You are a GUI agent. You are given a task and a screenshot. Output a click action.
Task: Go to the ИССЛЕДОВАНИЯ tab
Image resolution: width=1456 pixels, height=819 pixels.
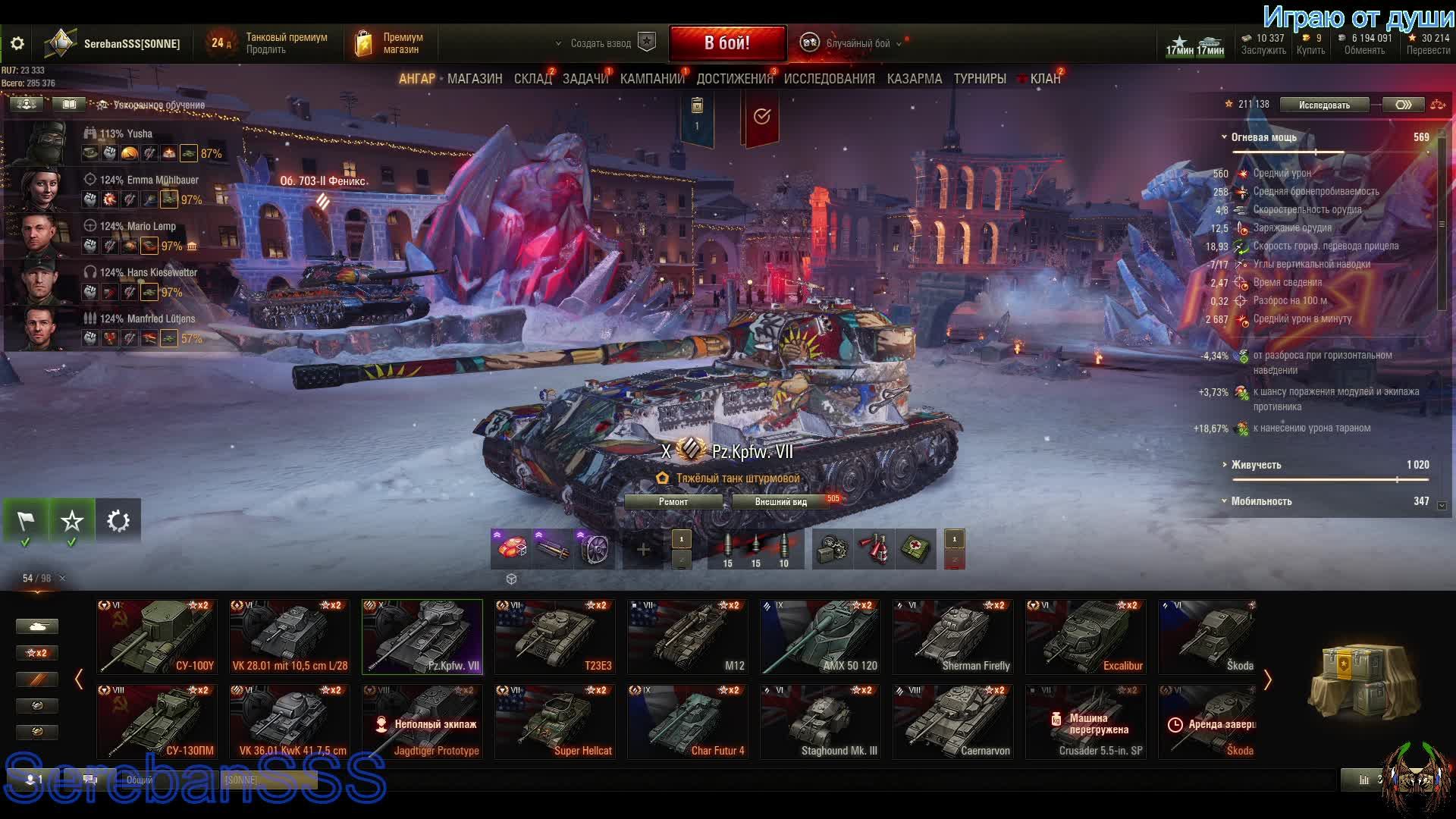point(829,79)
